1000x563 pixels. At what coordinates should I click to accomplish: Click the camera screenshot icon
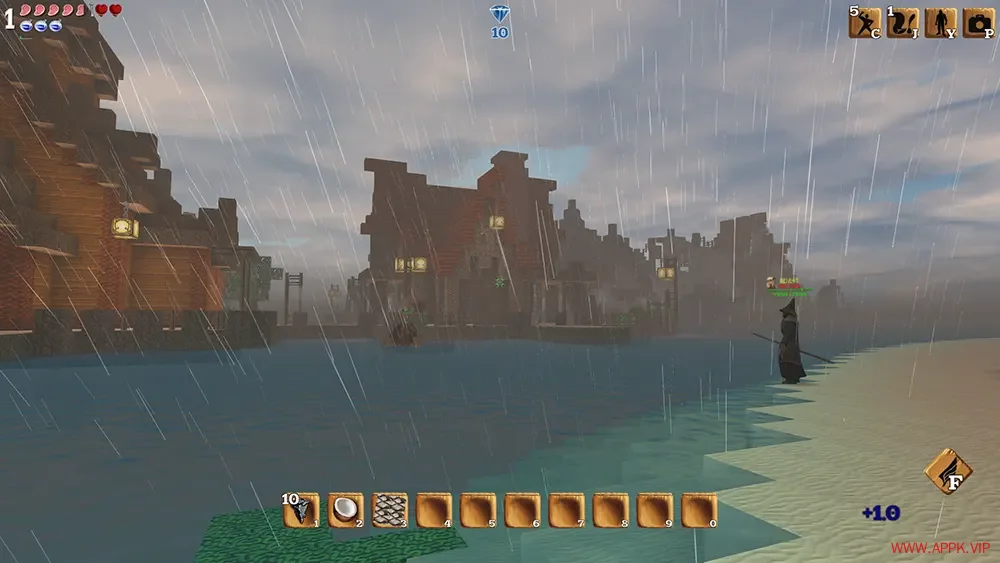tap(977, 23)
